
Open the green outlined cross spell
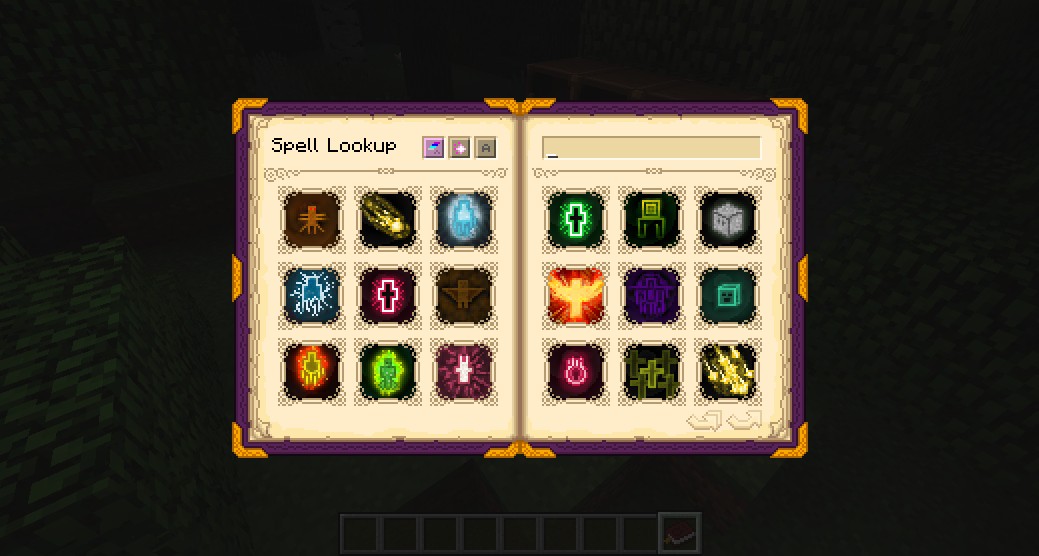575,218
